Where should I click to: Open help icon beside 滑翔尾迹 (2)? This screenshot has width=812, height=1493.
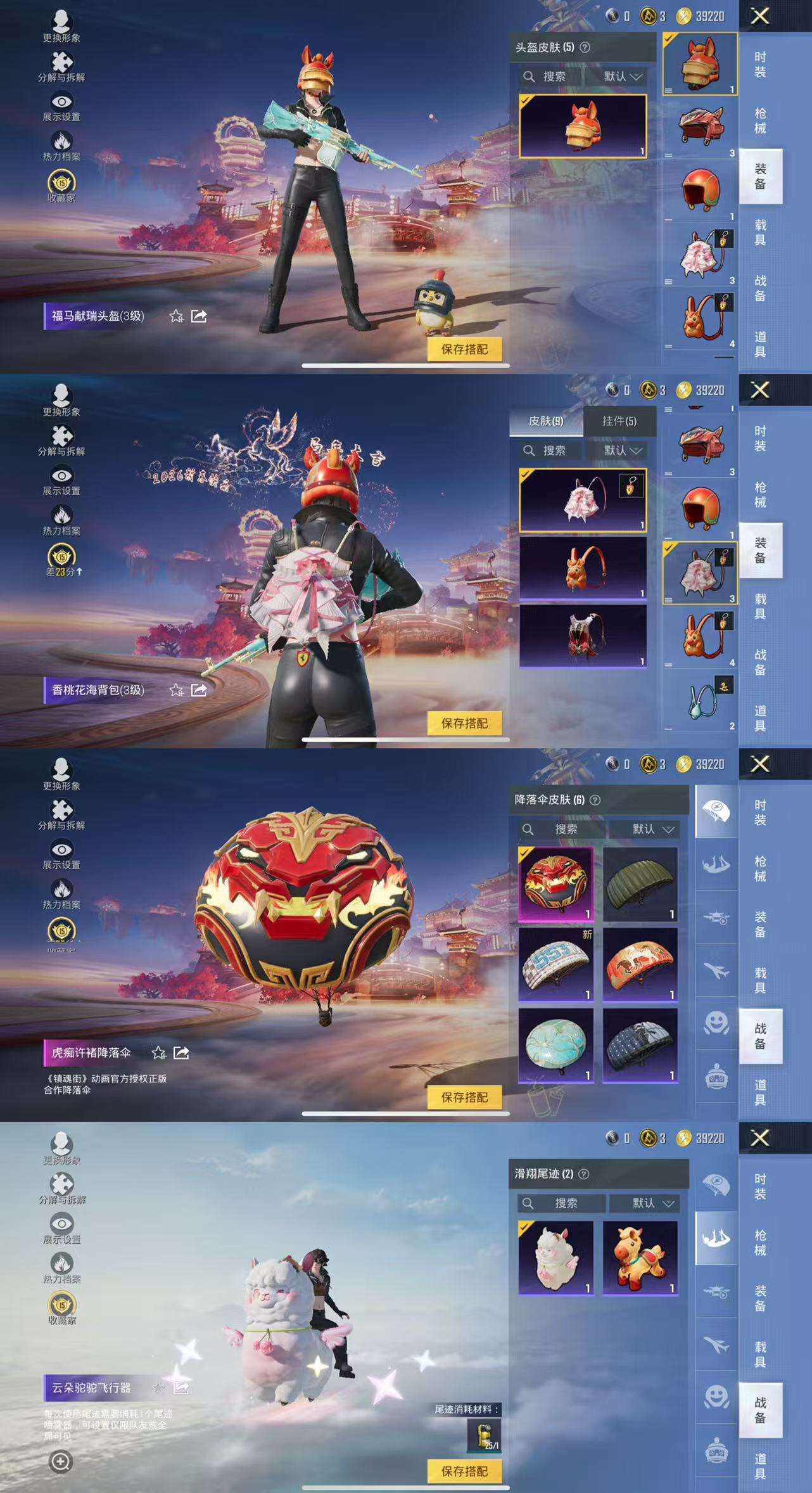[x=584, y=1174]
